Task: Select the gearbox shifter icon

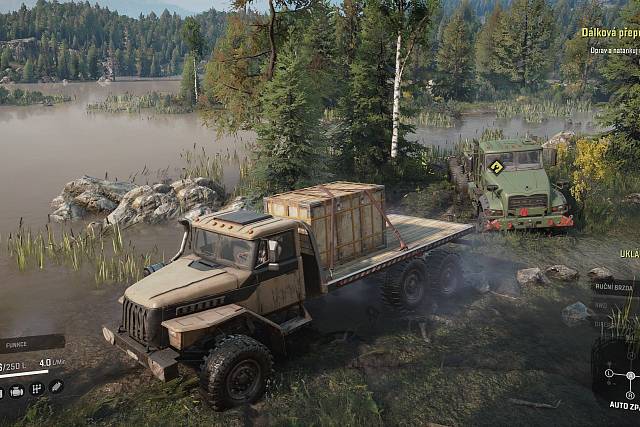Action: (37, 388)
